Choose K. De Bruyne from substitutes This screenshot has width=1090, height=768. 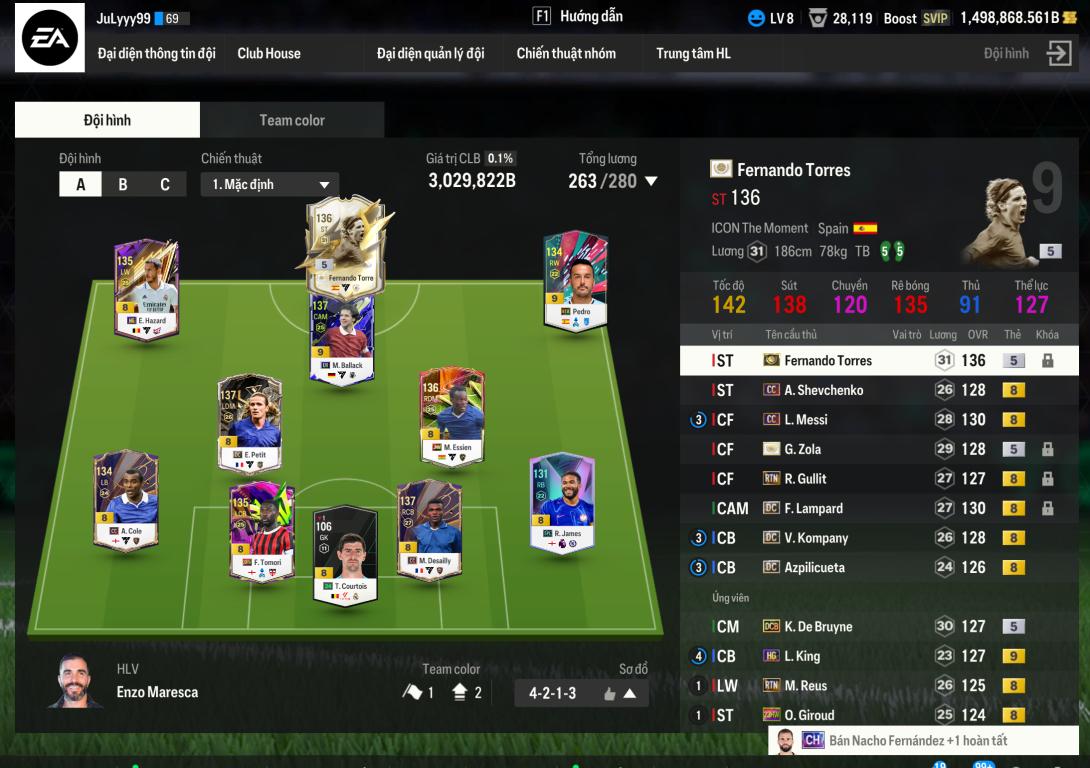point(818,627)
